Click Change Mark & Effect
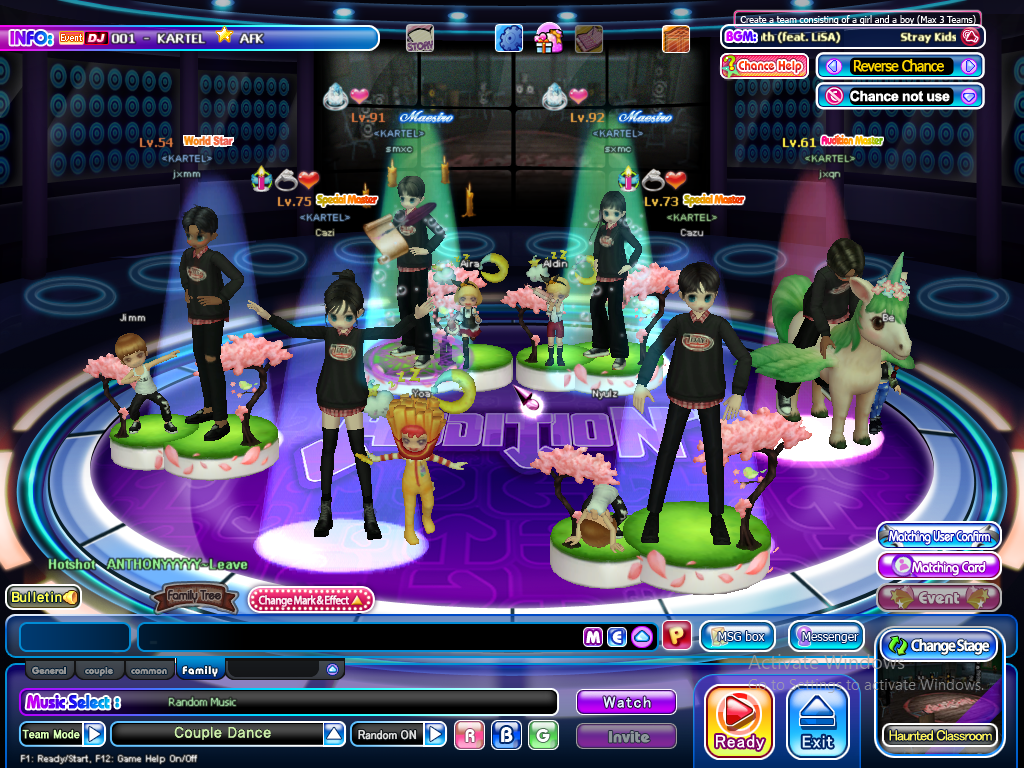This screenshot has height=768, width=1024. pyautogui.click(x=311, y=600)
